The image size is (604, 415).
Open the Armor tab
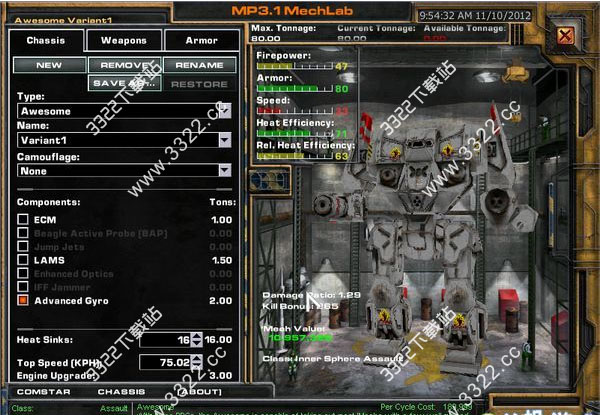click(x=202, y=41)
